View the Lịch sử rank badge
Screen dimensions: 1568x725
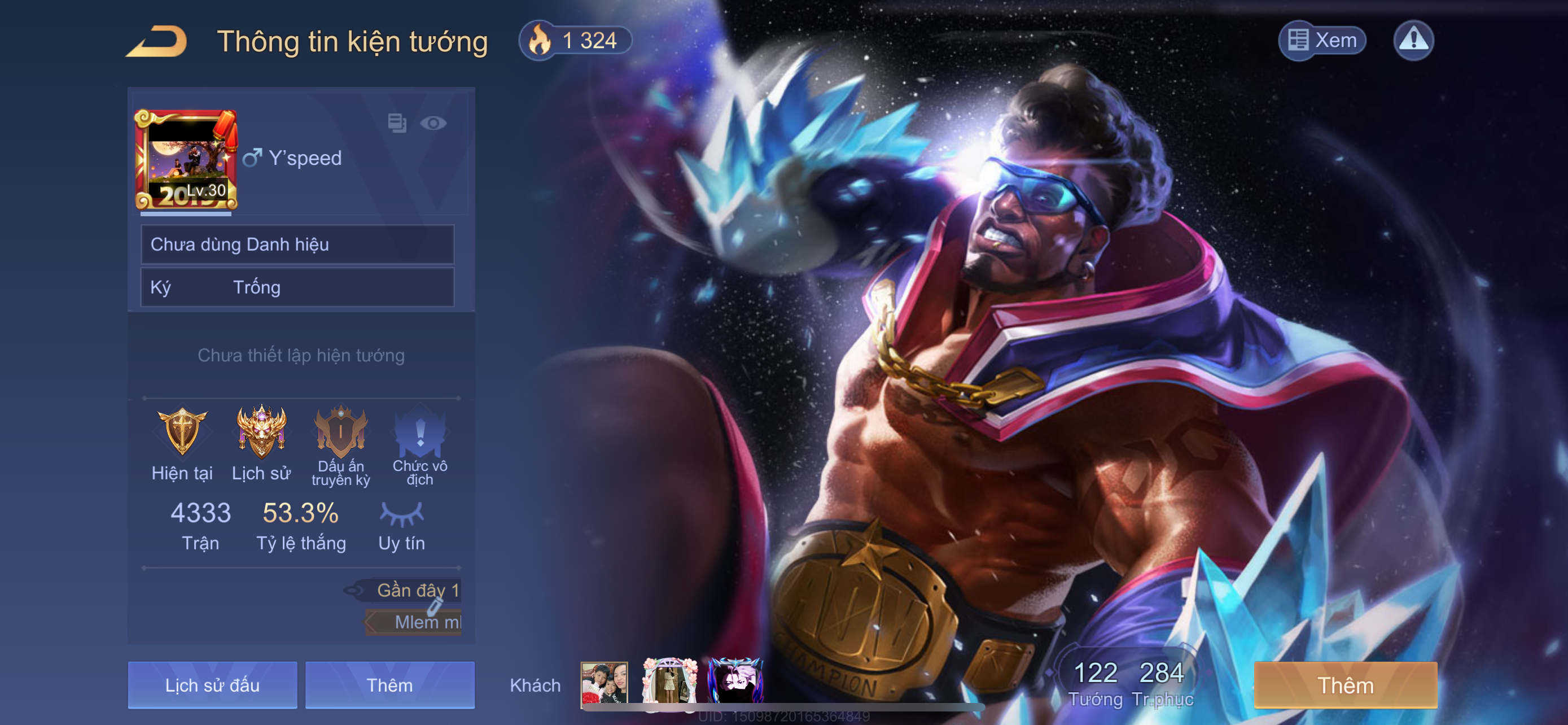point(261,432)
